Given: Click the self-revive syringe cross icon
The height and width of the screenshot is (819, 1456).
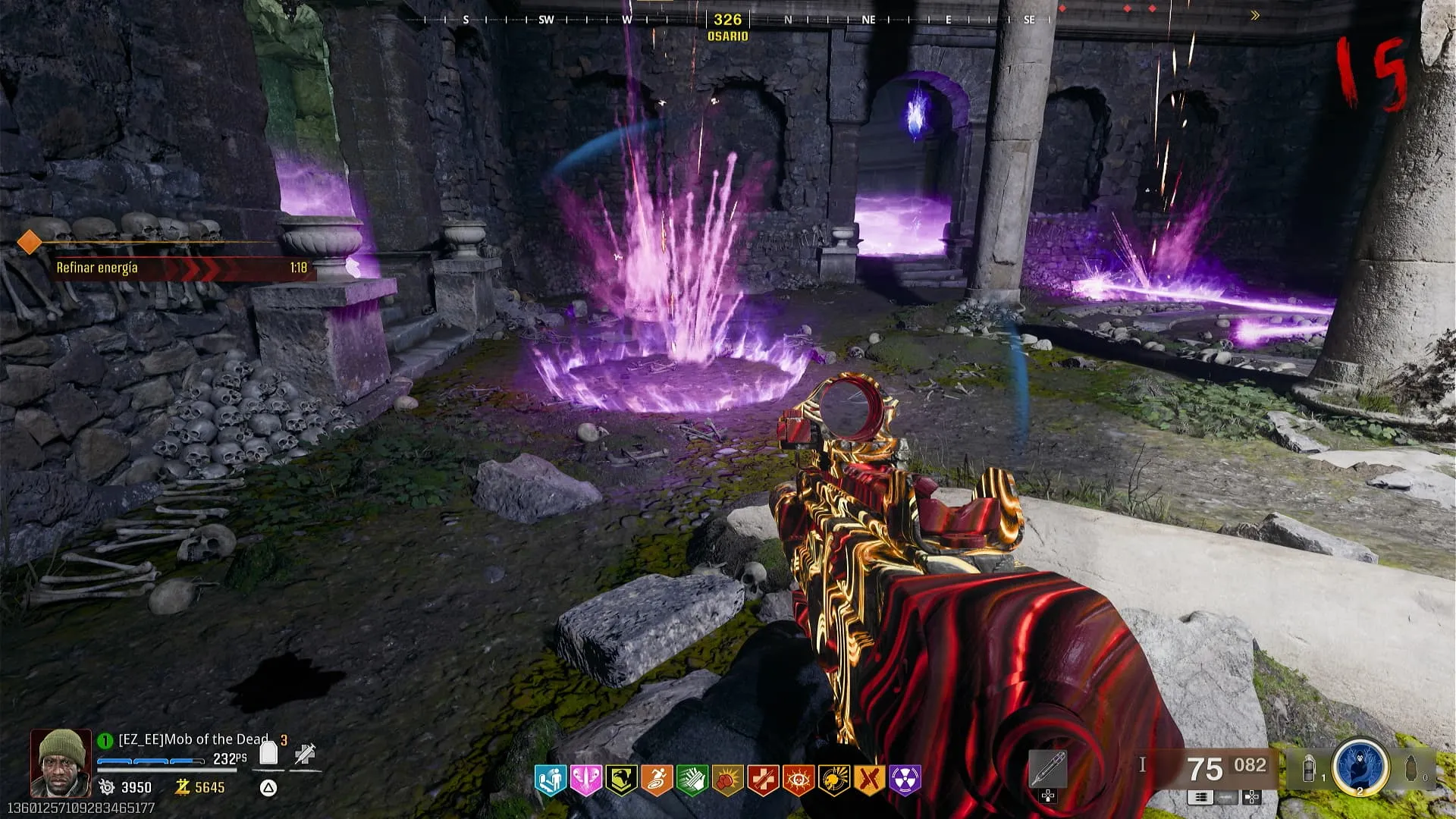Looking at the screenshot, I should point(306,754).
